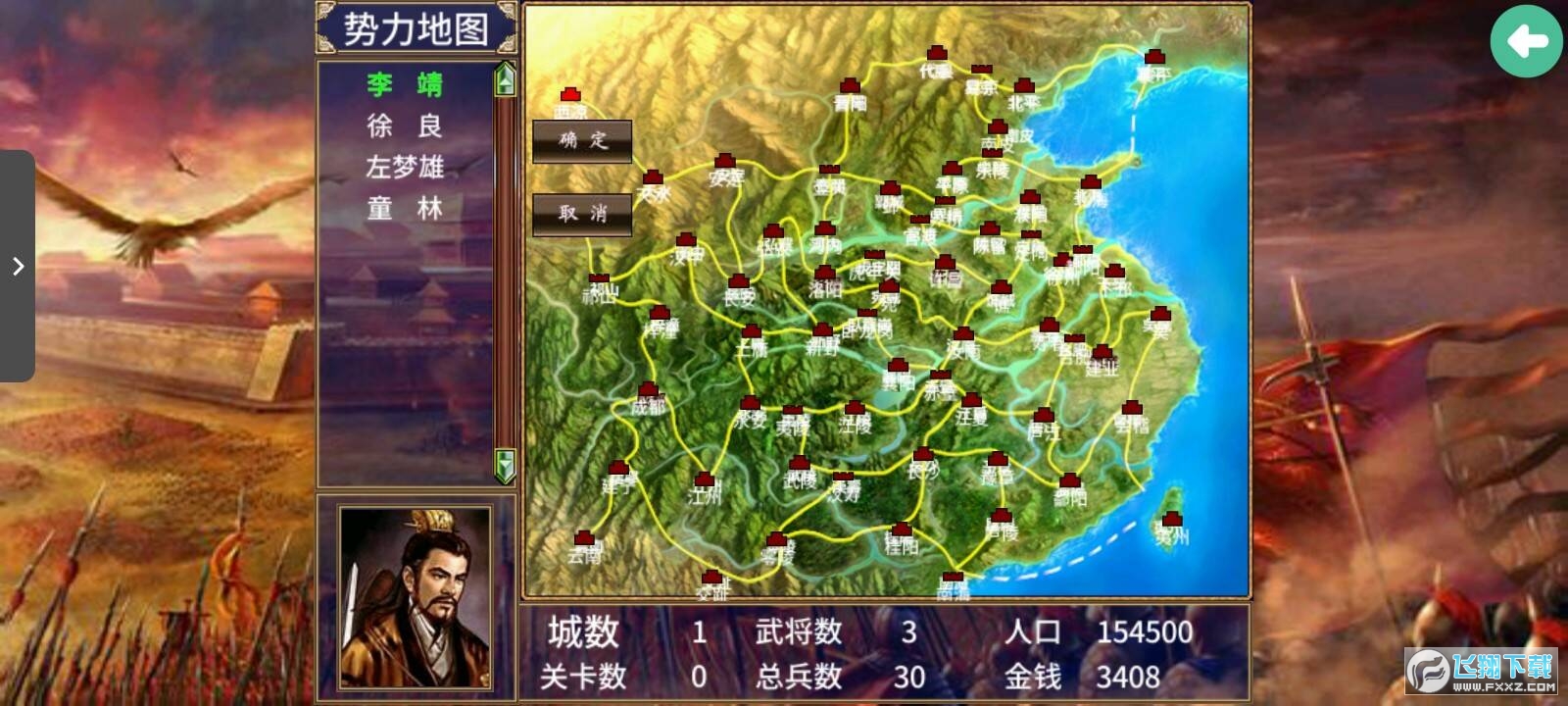Click the Yizhou (夷州) island city flag
The height and width of the screenshot is (706, 1568).
click(x=1172, y=517)
